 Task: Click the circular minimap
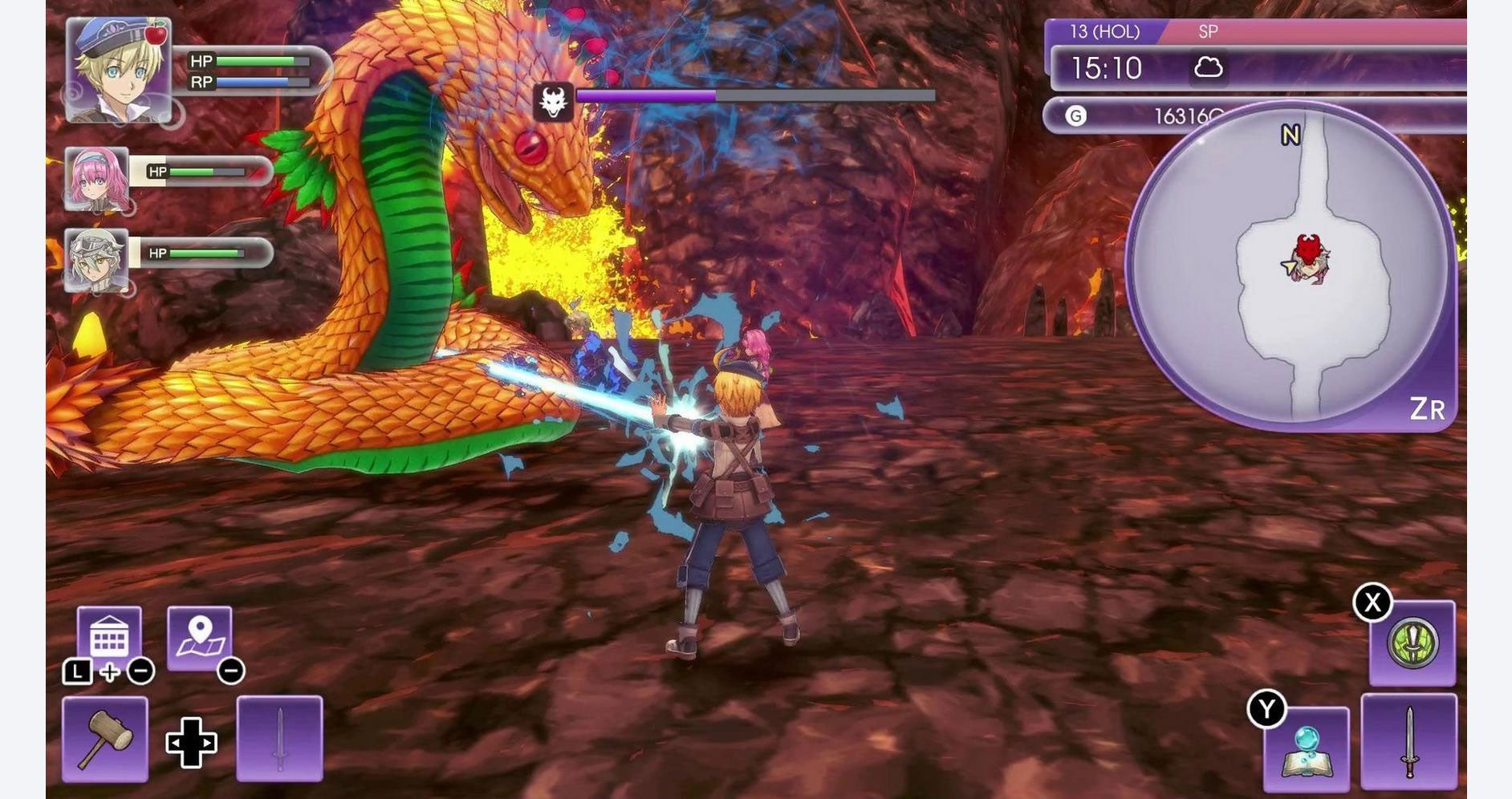[x=1290, y=266]
